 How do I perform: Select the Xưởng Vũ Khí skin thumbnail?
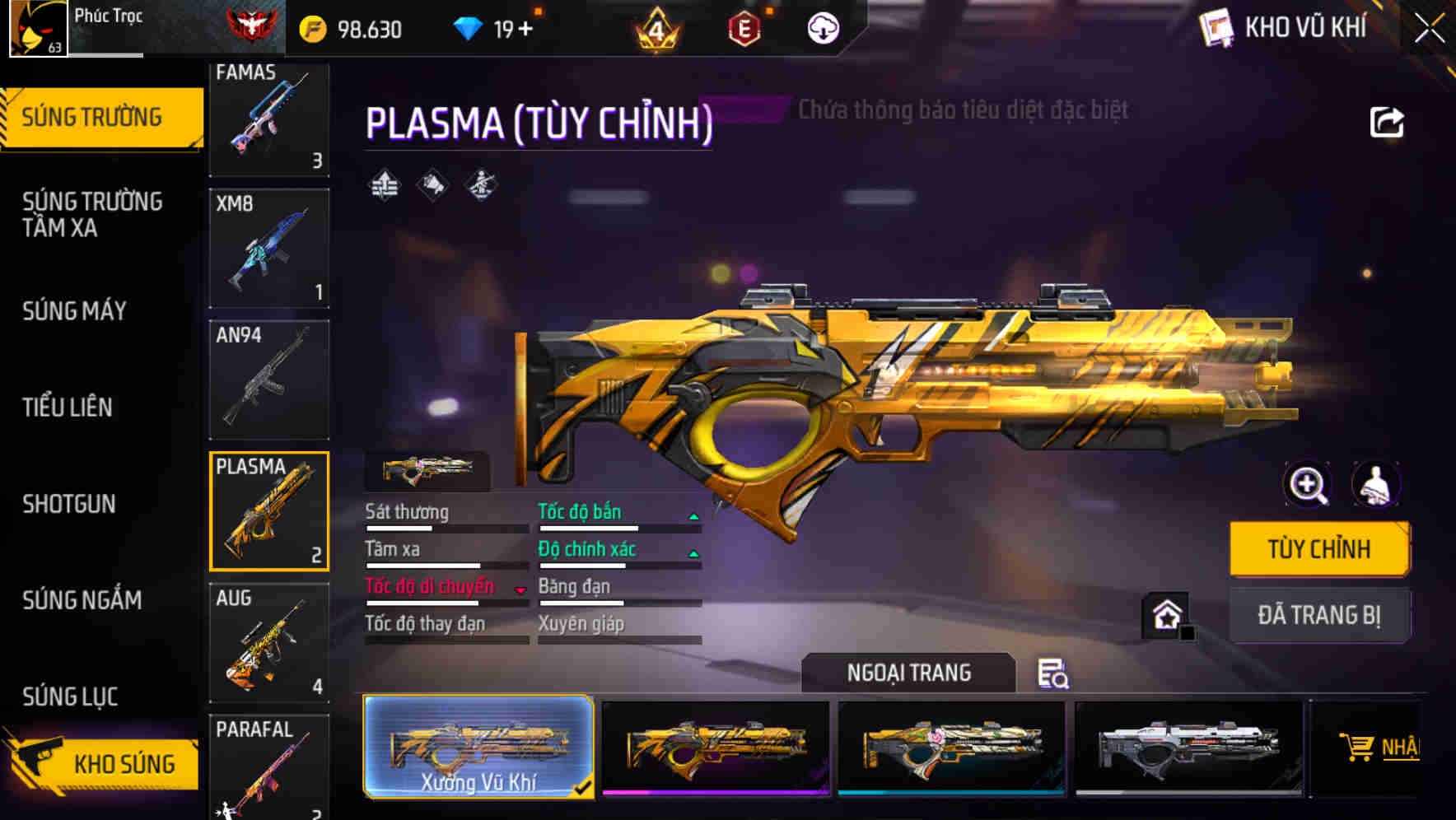click(478, 746)
